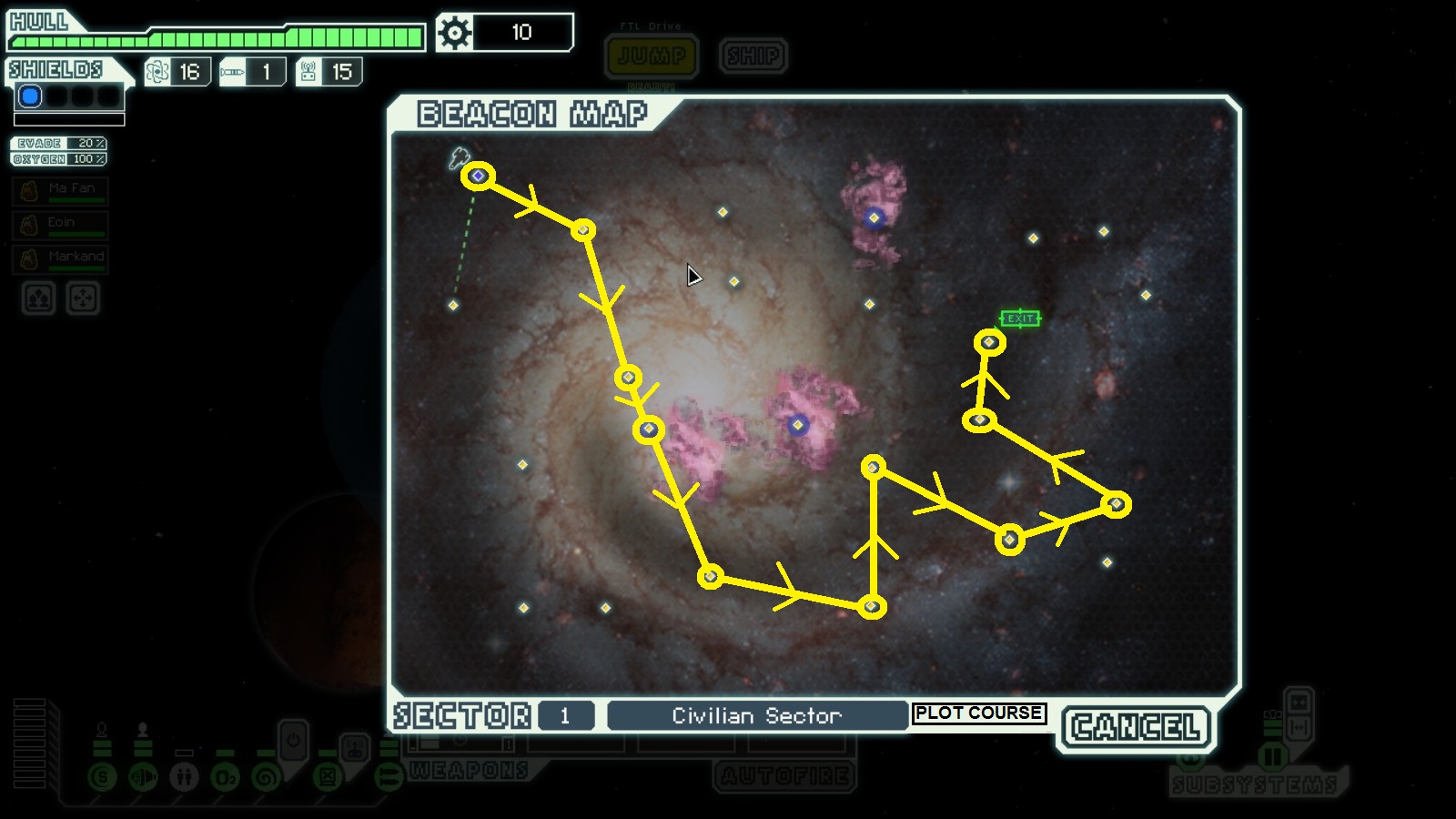
Task: Click the WEAPONS panel label
Action: [x=469, y=771]
